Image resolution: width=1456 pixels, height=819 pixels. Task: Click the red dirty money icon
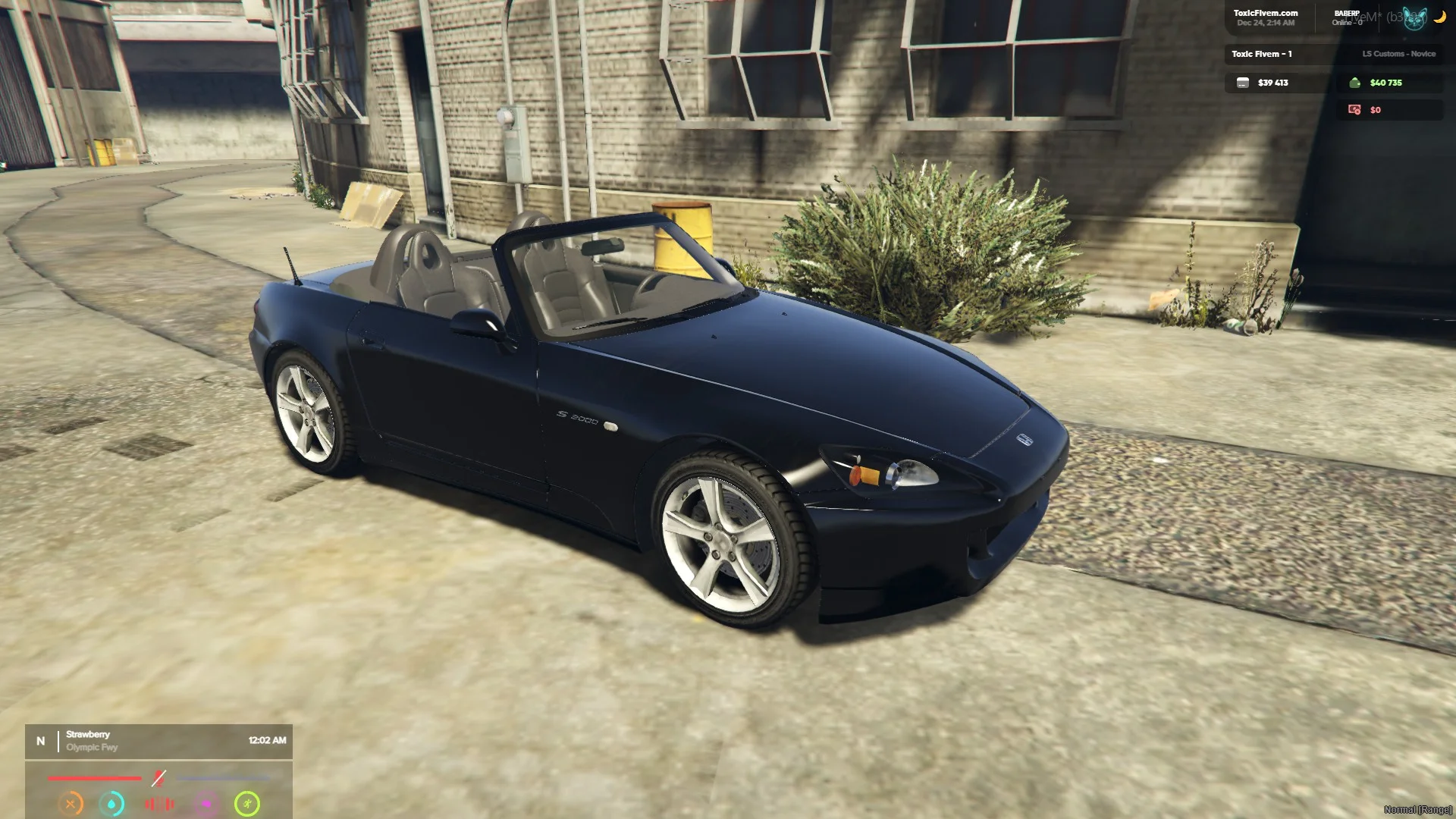coord(1354,110)
